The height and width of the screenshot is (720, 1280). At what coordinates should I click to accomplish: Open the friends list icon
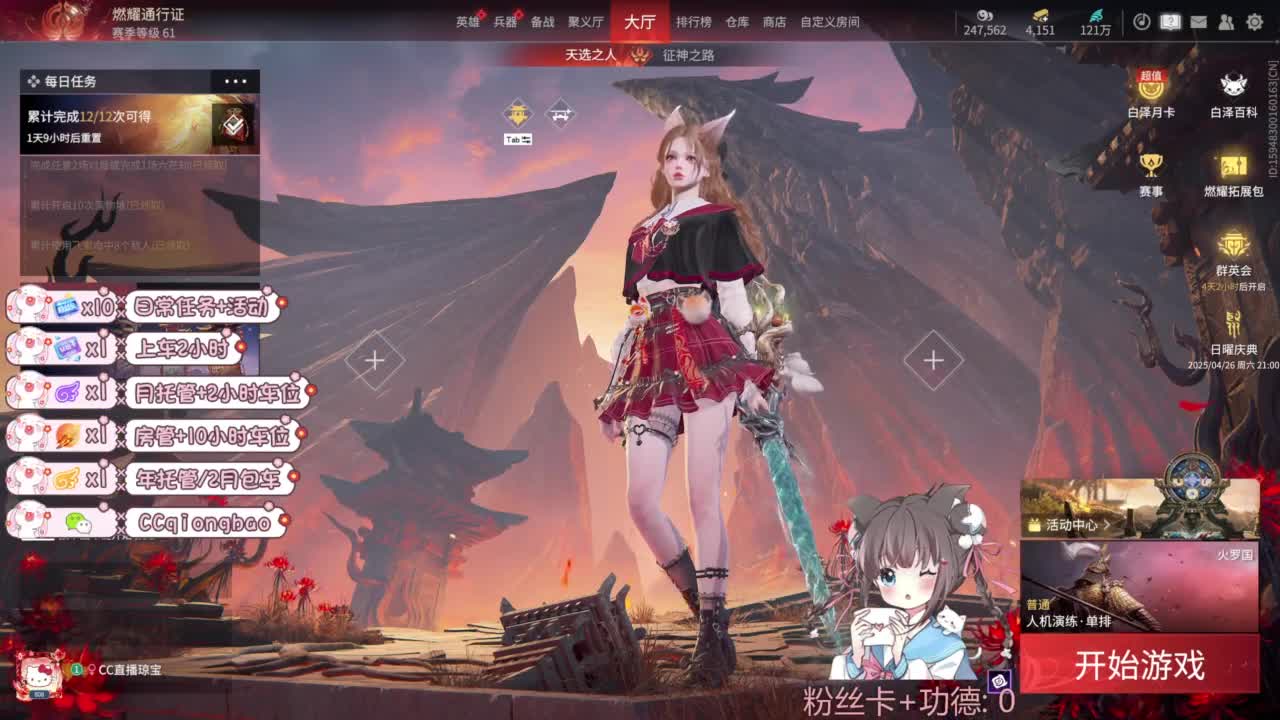(x=1226, y=22)
